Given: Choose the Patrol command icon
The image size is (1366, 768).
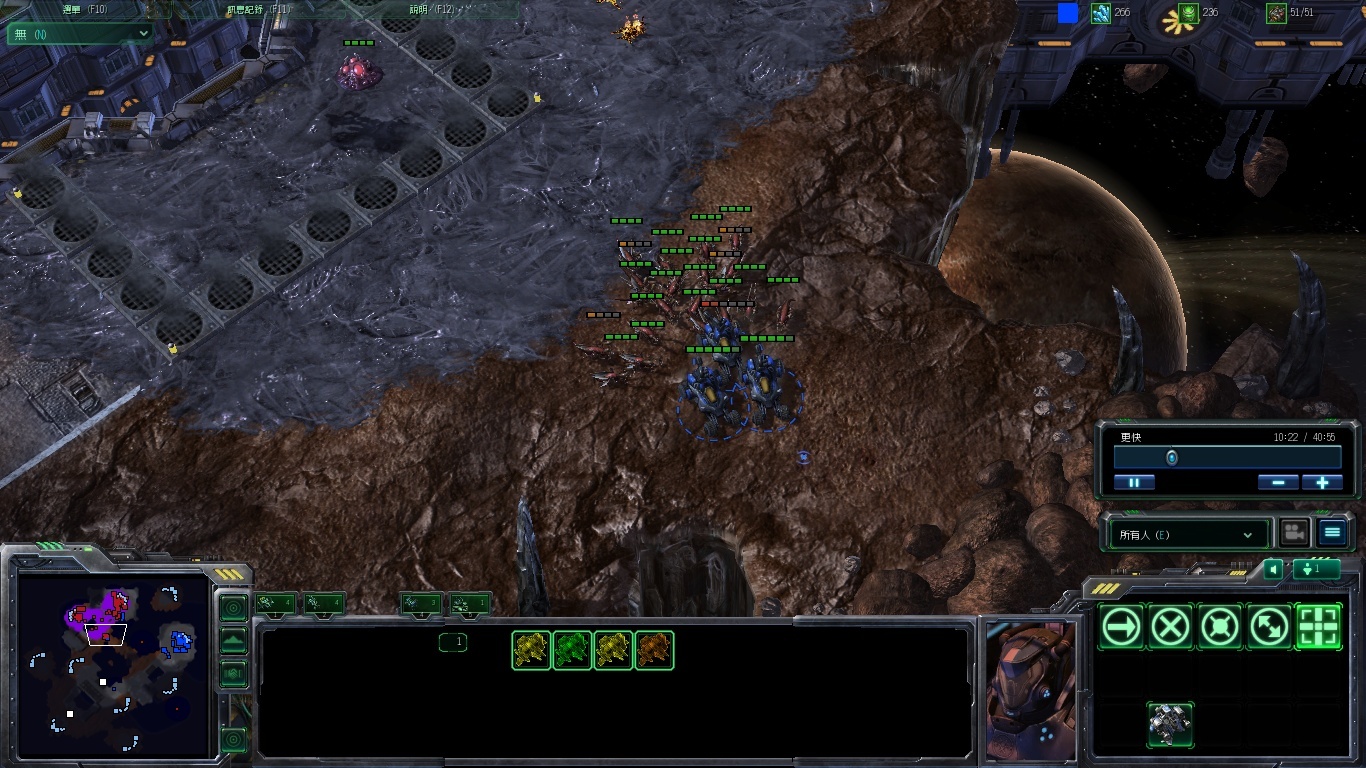Looking at the screenshot, I should (1269, 627).
